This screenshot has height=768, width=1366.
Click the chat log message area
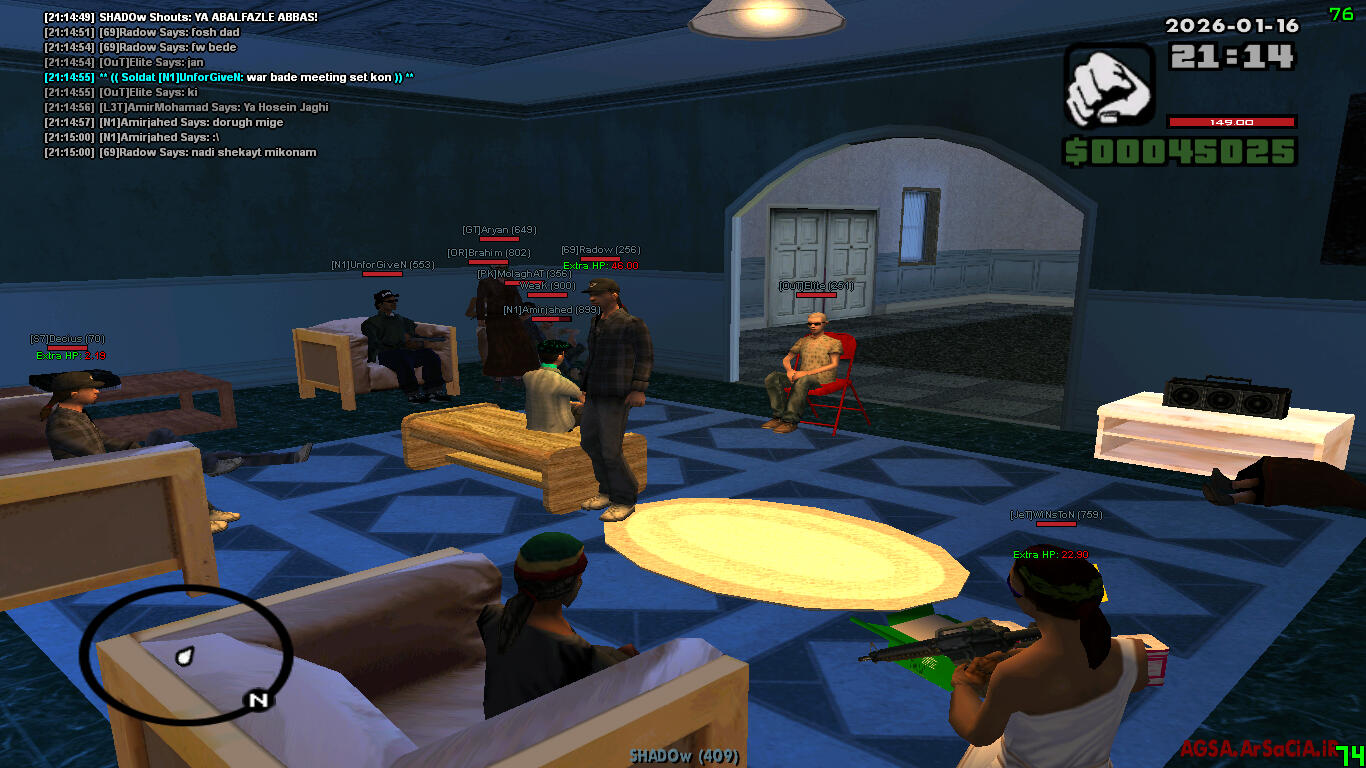pyautogui.click(x=230, y=85)
